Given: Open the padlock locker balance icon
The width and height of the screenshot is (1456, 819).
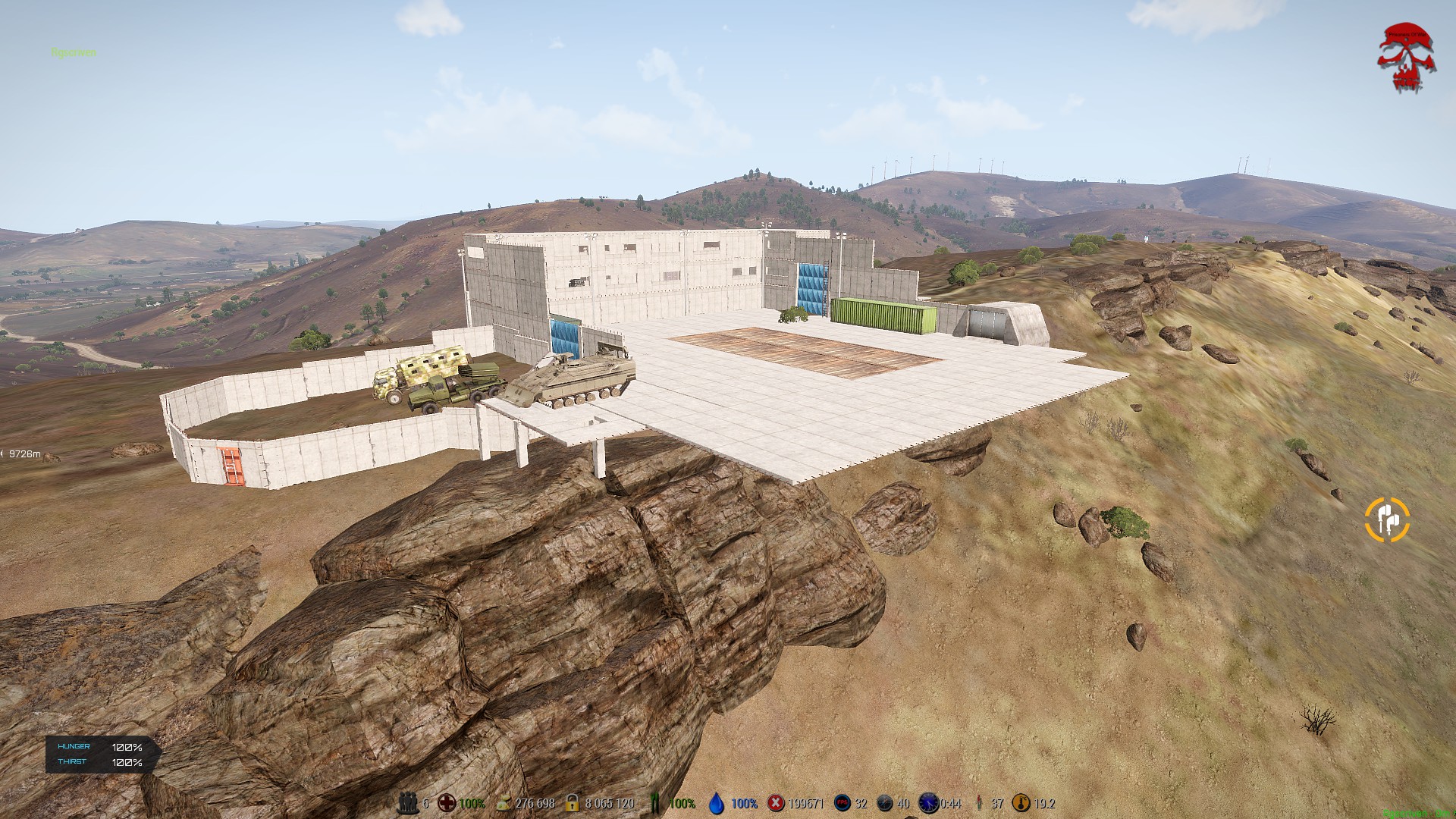Looking at the screenshot, I should (x=572, y=803).
